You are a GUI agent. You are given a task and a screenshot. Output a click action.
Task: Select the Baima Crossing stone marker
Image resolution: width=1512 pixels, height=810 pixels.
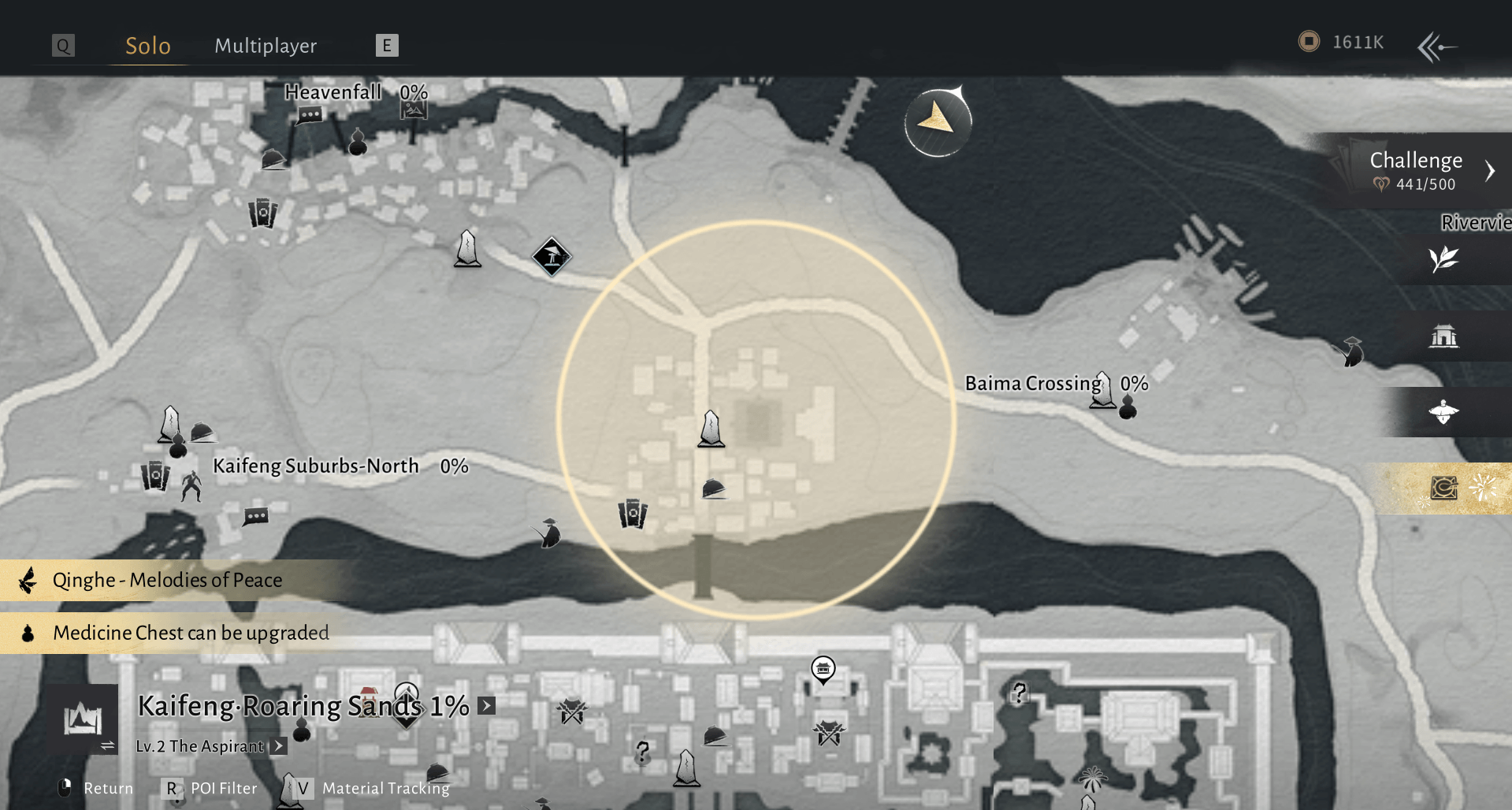(1103, 390)
